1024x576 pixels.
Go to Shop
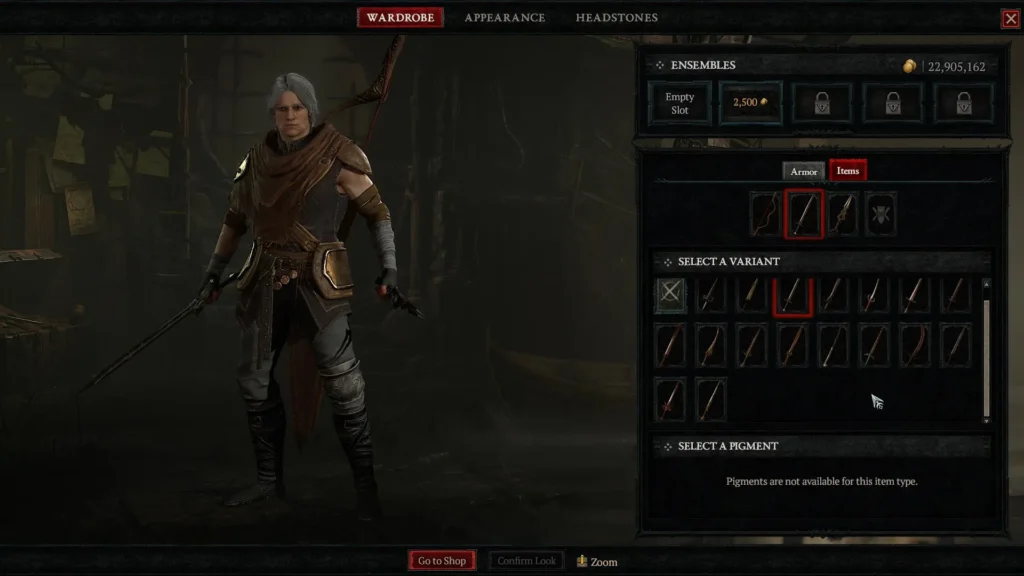coord(442,561)
